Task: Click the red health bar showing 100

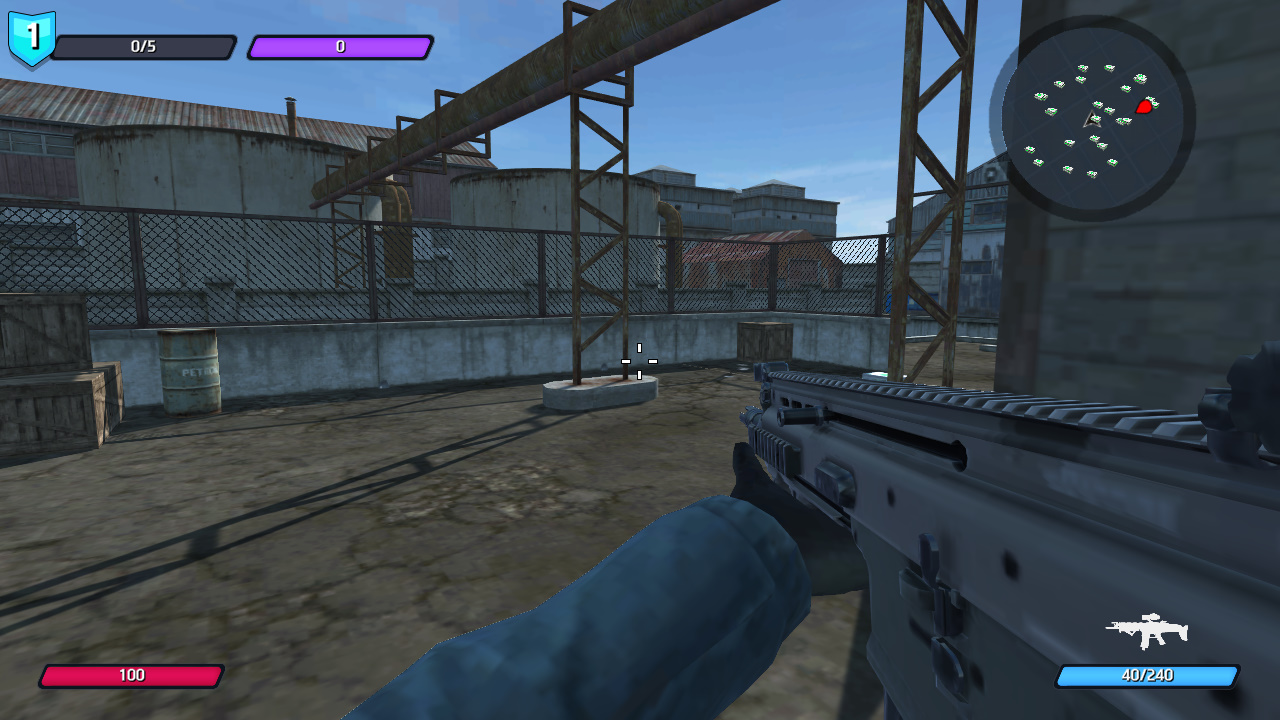Action: click(x=130, y=675)
